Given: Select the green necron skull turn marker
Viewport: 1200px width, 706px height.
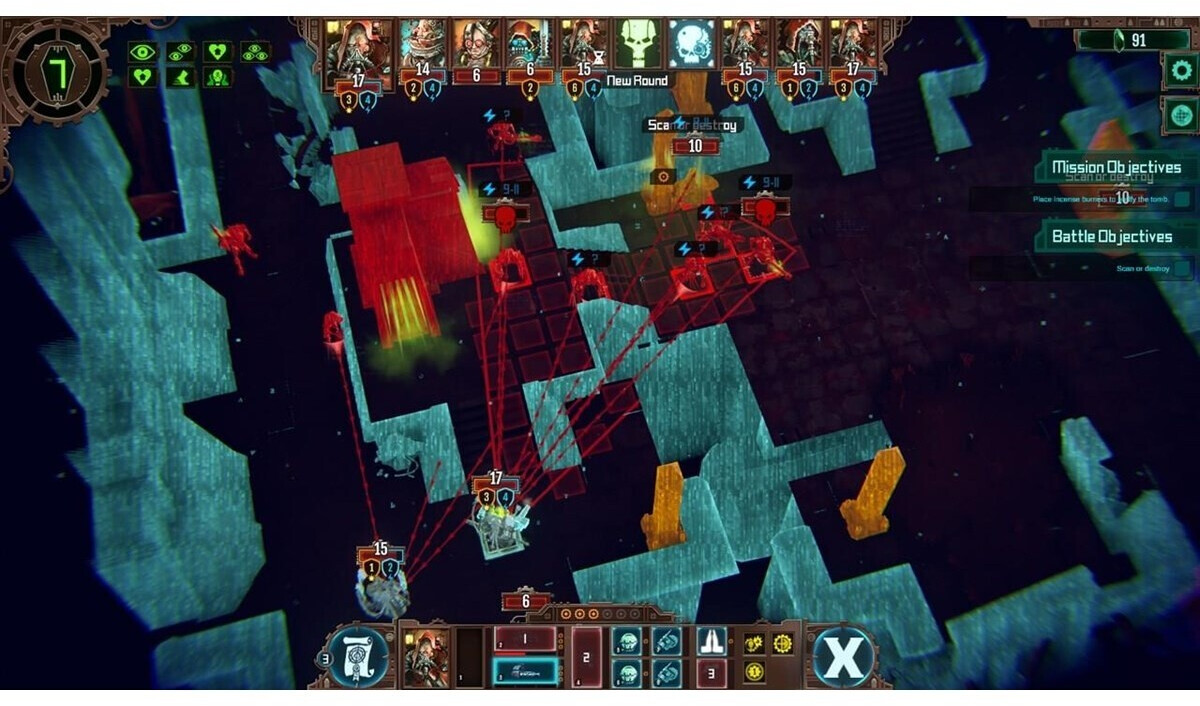Looking at the screenshot, I should pos(638,42).
